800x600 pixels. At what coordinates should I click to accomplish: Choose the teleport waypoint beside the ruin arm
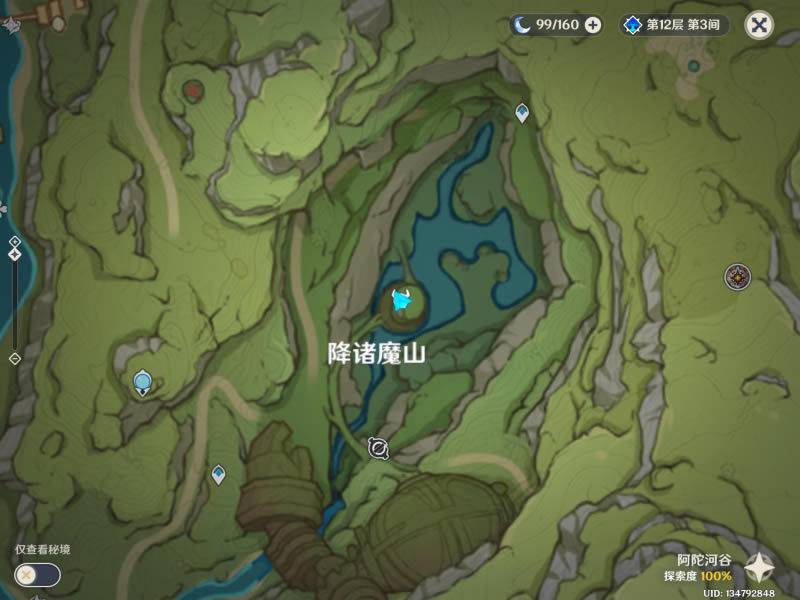tap(218, 474)
